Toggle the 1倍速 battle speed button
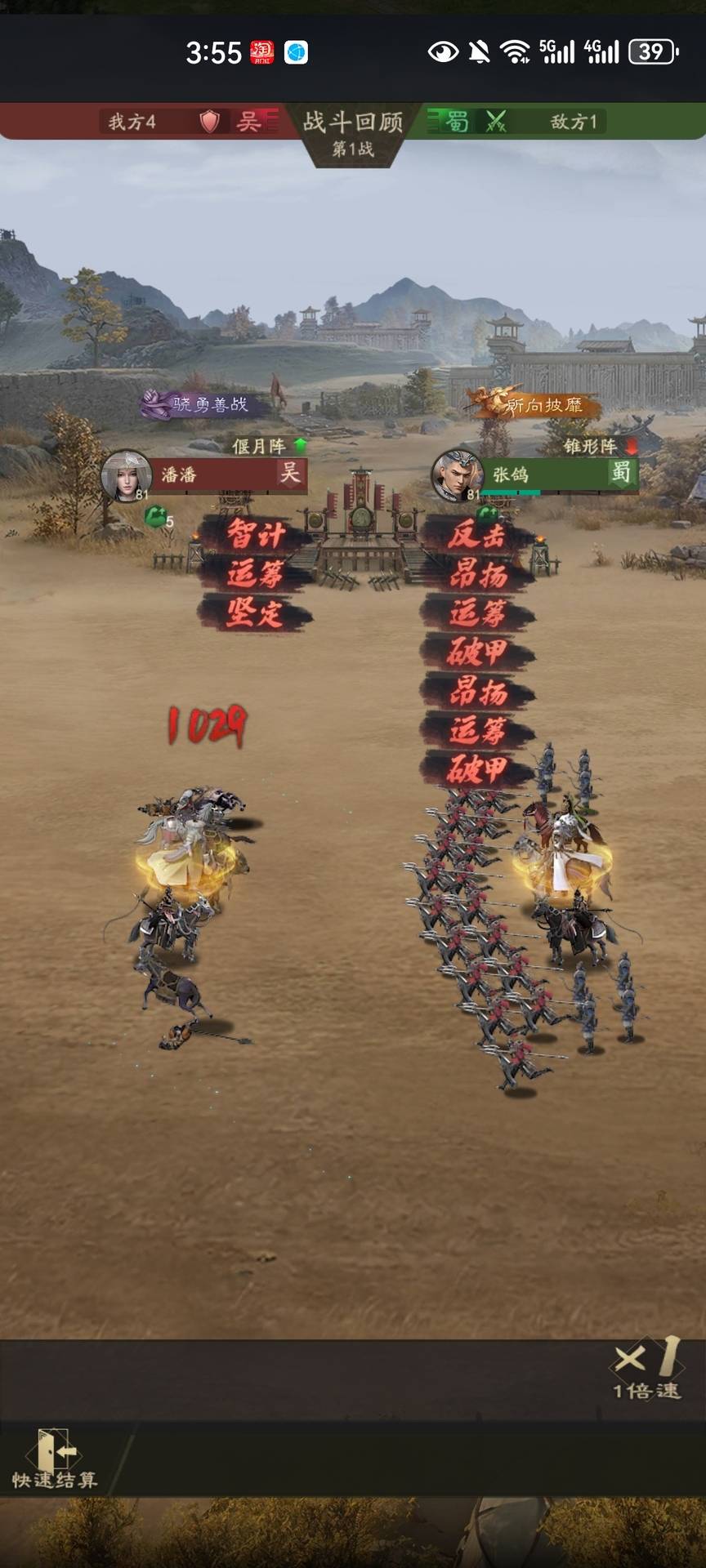The width and height of the screenshot is (706, 1568). click(x=647, y=1369)
